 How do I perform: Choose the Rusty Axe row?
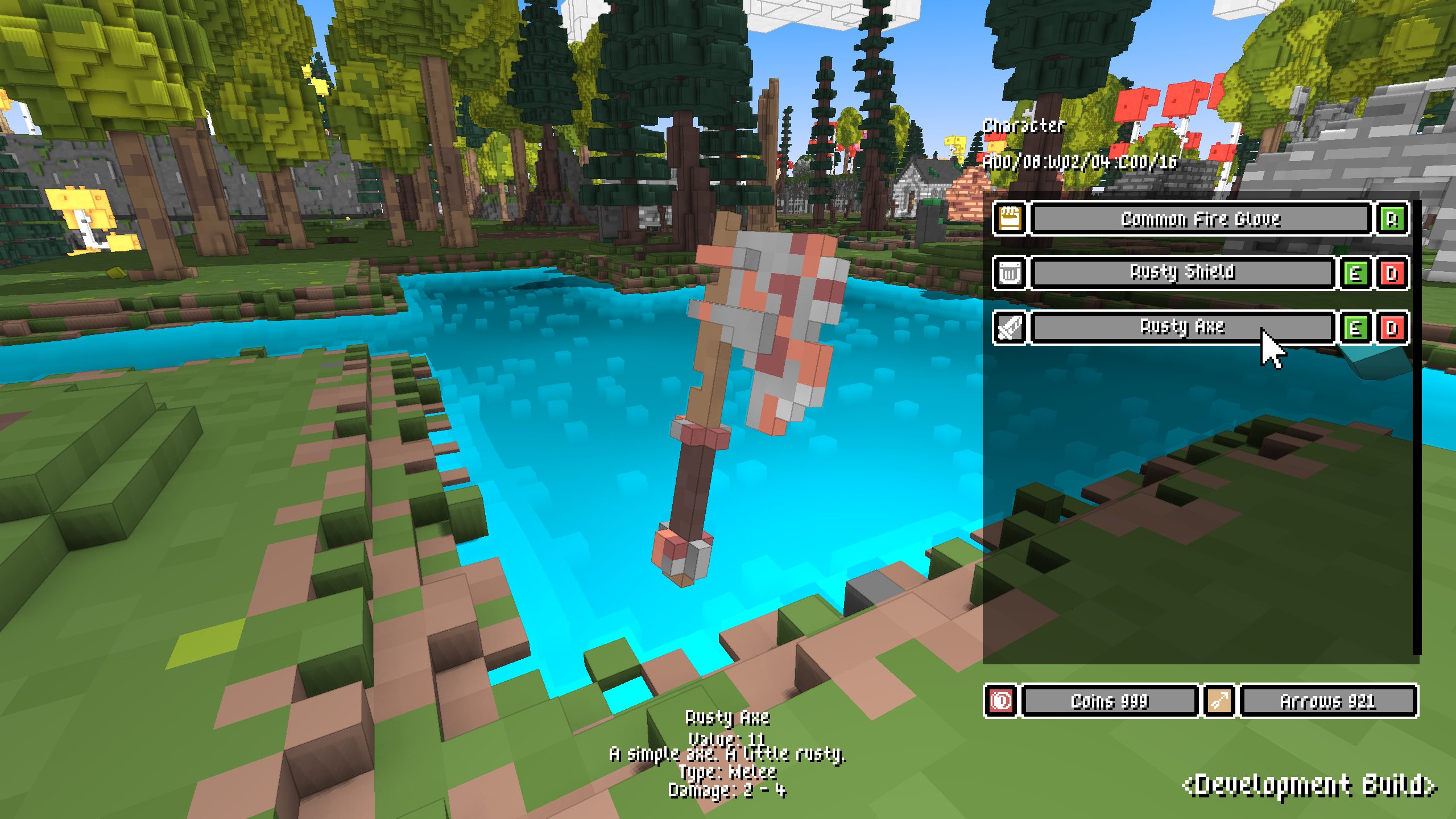tap(1182, 328)
